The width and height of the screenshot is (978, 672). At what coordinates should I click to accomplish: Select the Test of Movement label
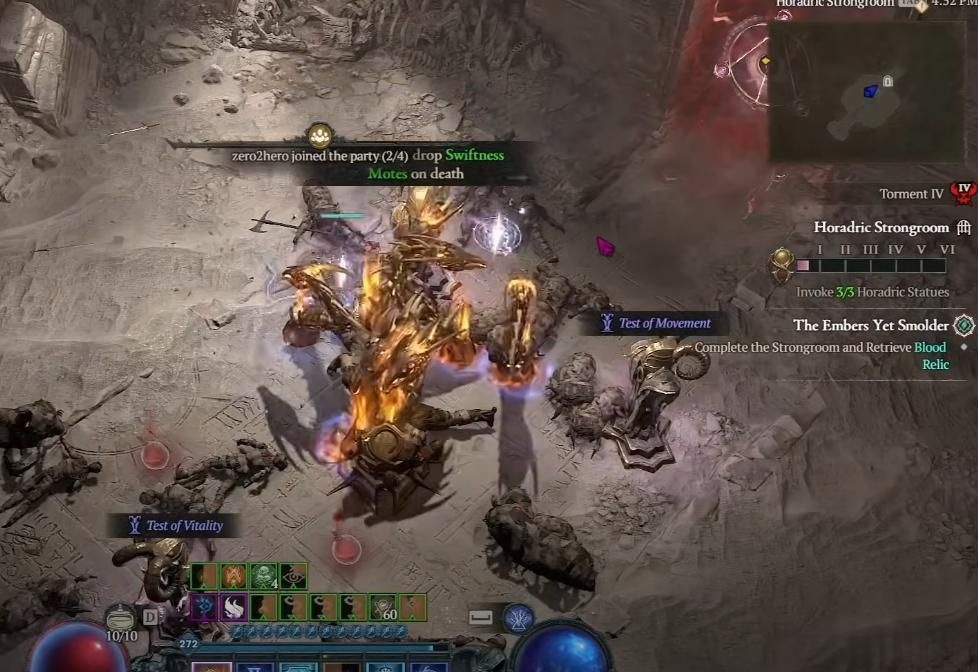(x=664, y=323)
